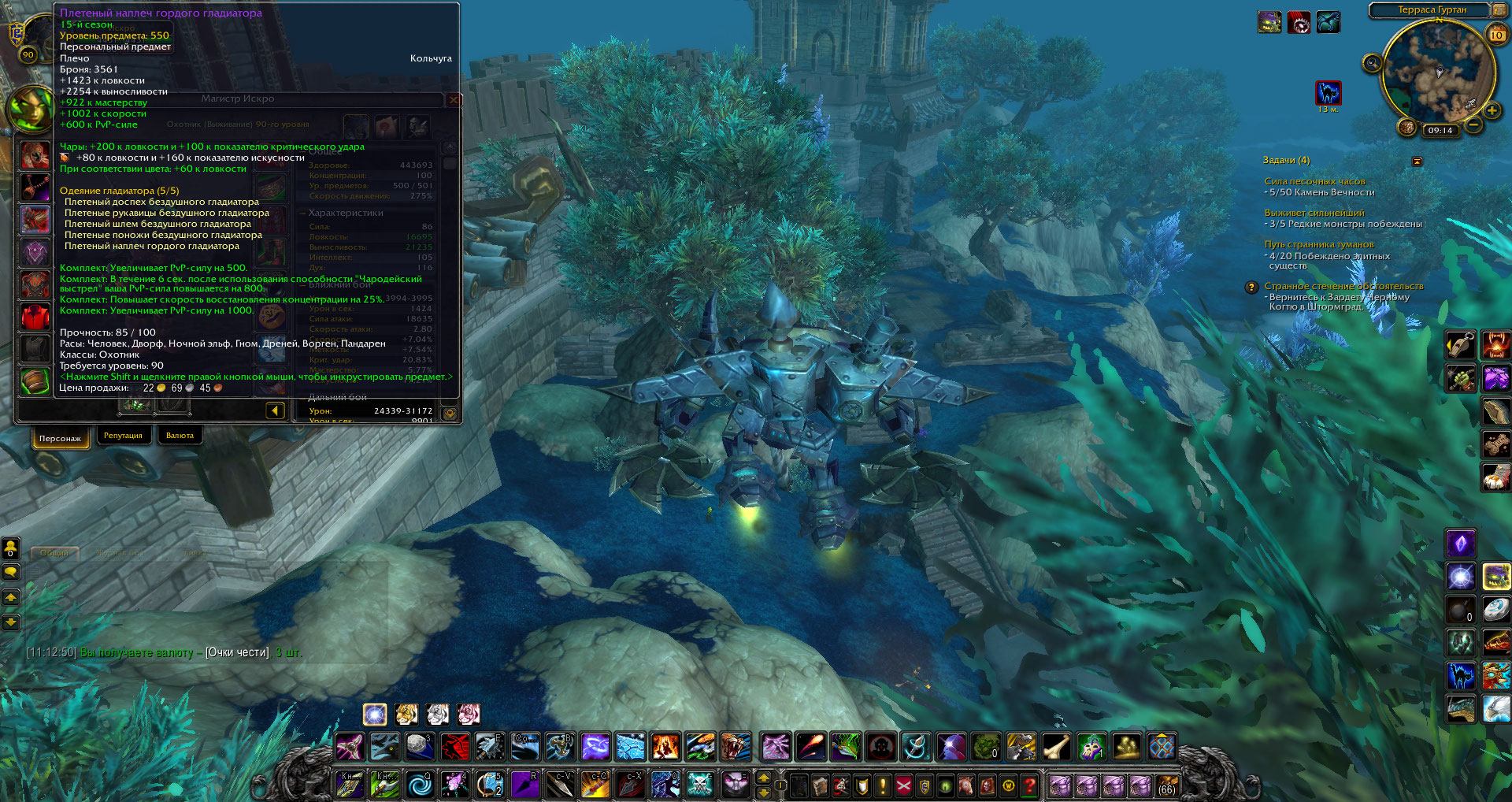Select the quest Сила песочных часов
This screenshot has width=1512, height=802.
point(1314,181)
